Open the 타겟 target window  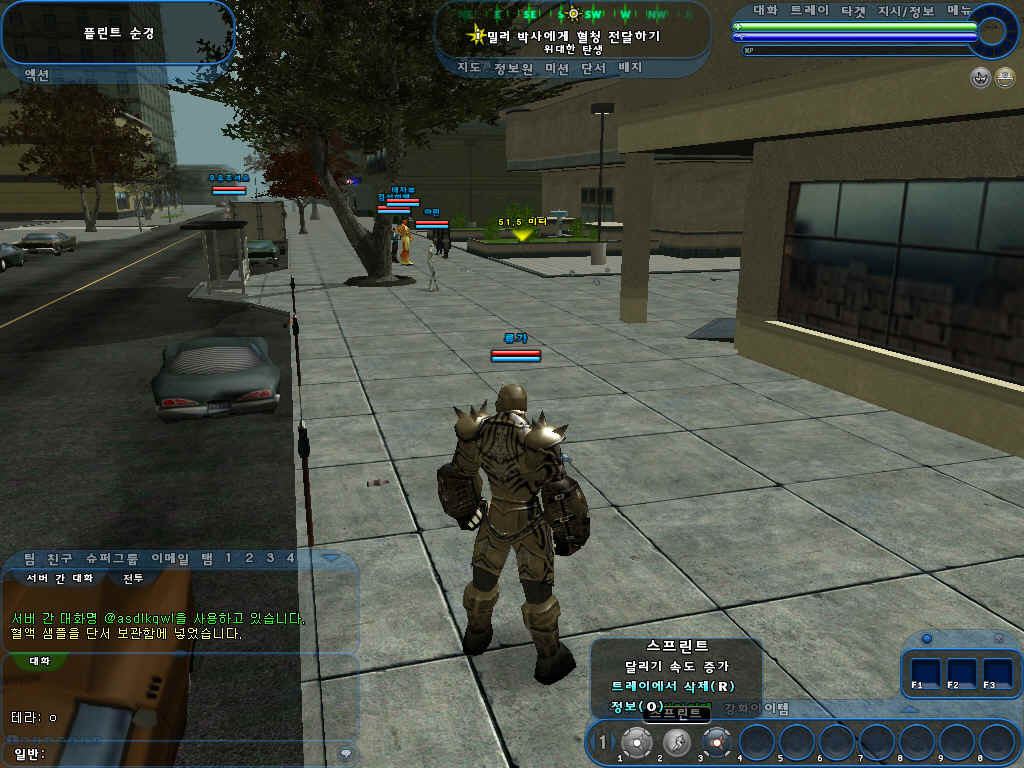(x=854, y=10)
